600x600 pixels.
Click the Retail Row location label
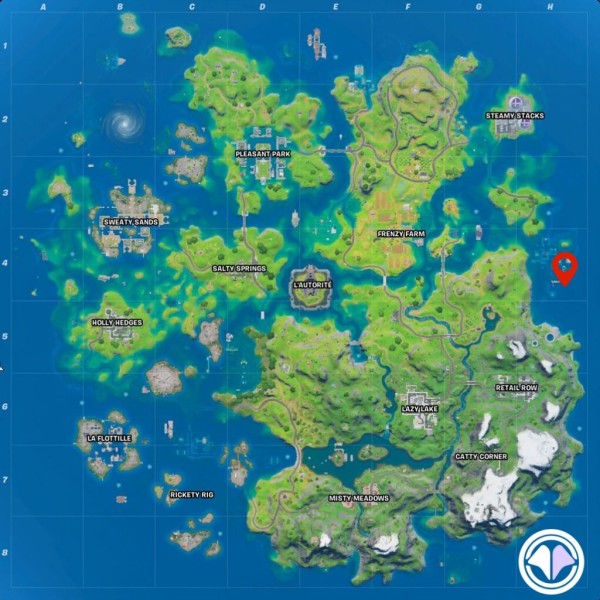pos(516,388)
